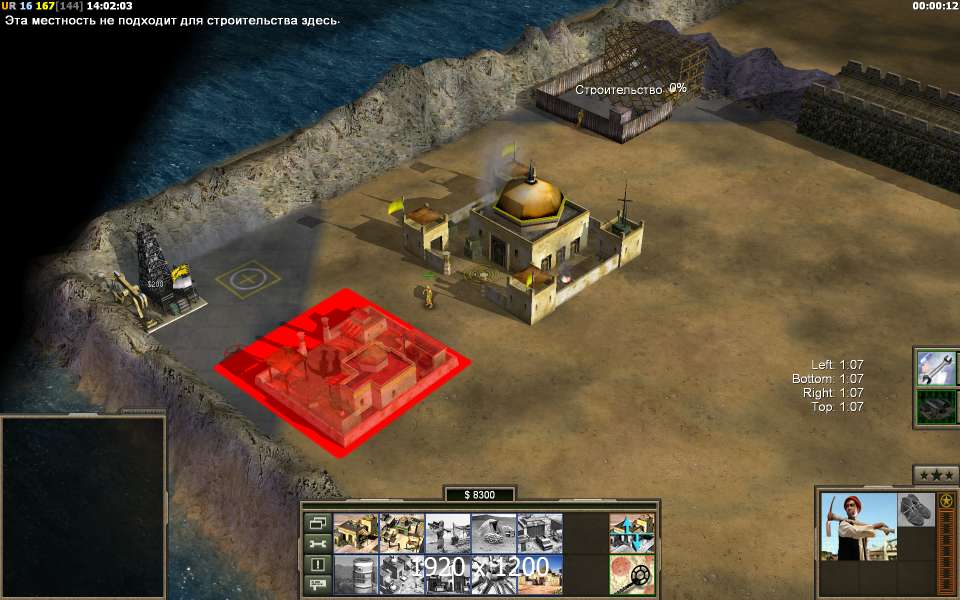
Task: Click the gold star rank medal icon
Action: (x=945, y=500)
